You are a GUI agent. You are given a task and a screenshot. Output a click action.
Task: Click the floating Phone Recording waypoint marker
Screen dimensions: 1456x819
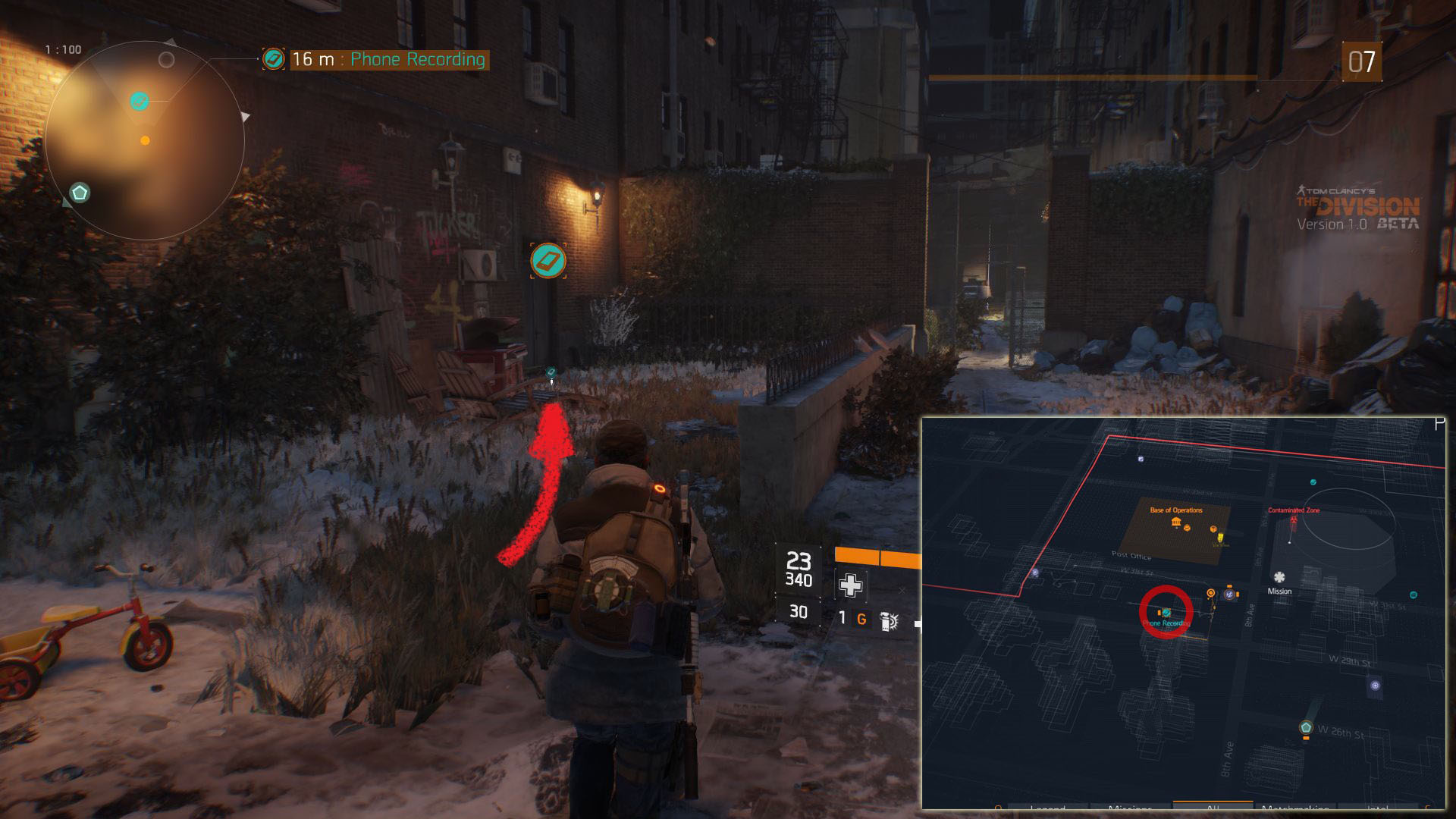(x=548, y=261)
